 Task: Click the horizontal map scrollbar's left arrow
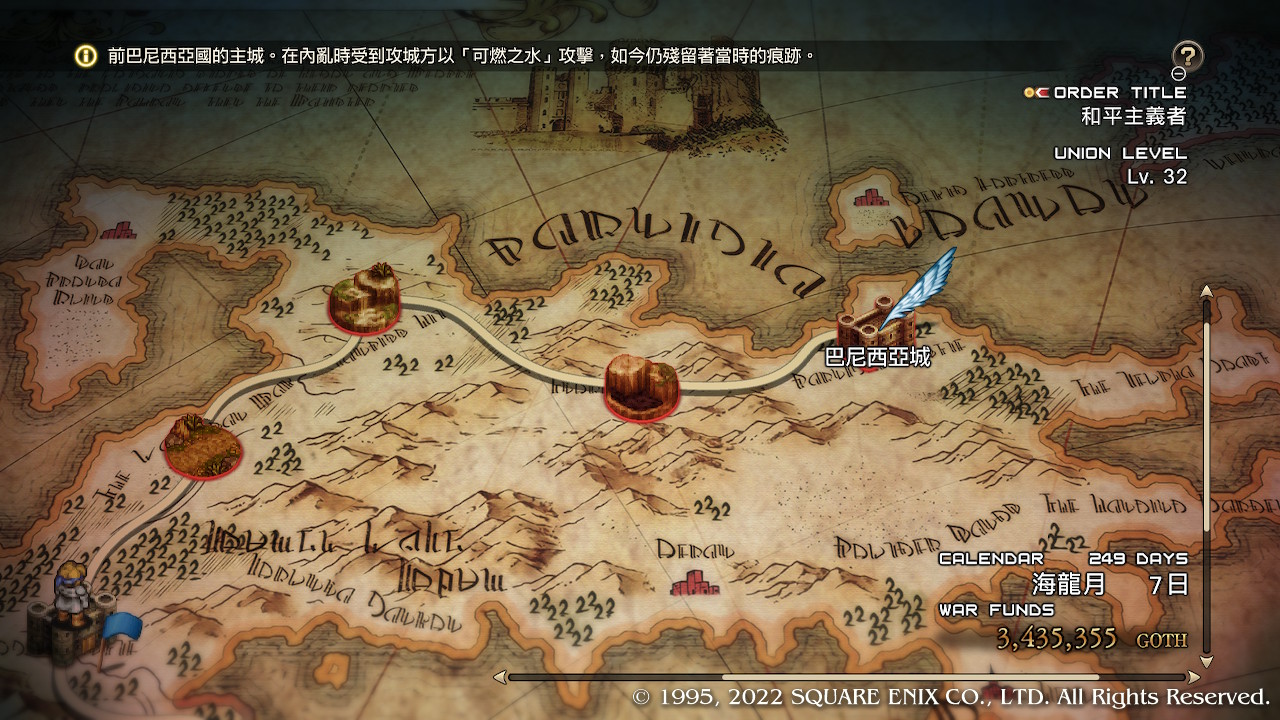tap(500, 677)
